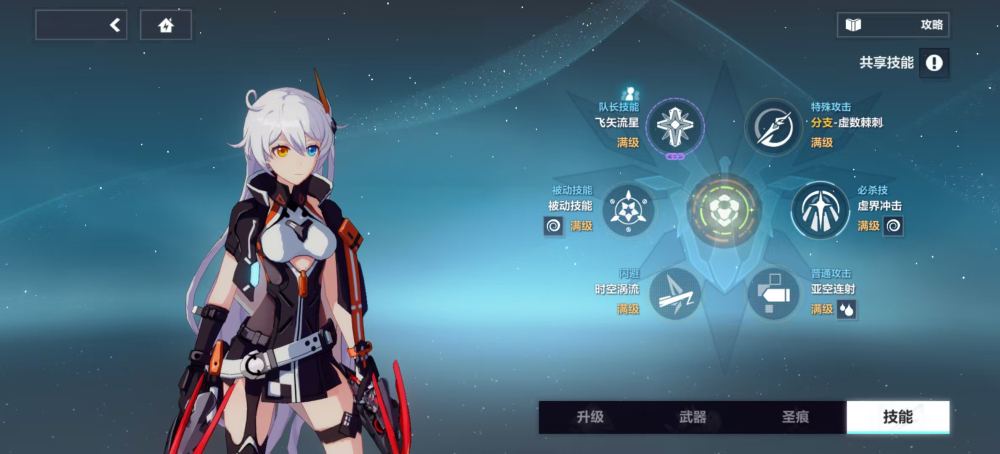Click water-drop badge beside 亚空连射 满级
This screenshot has height=454, width=1000.
point(847,310)
